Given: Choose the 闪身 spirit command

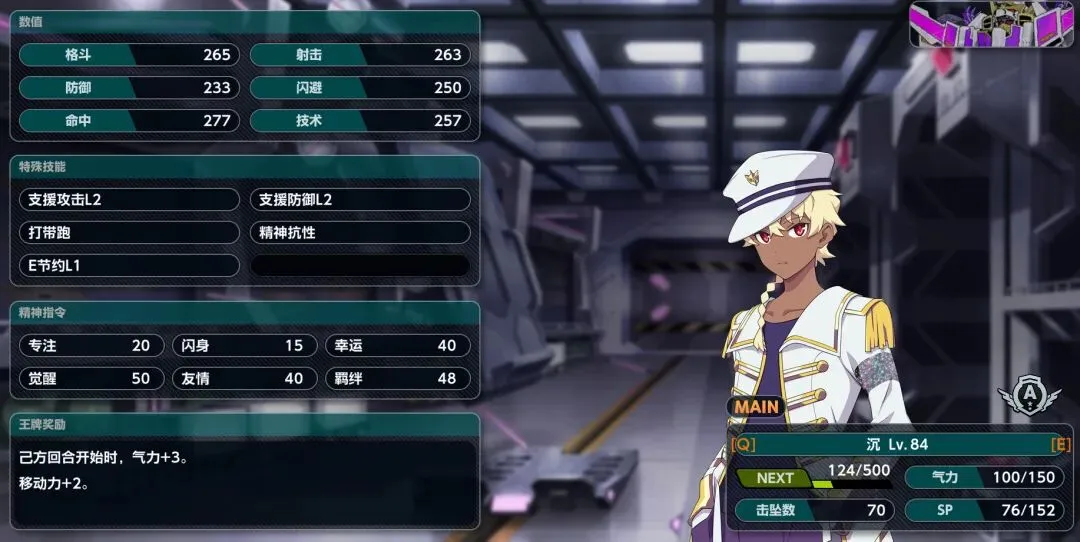Looking at the screenshot, I should pyautogui.click(x=243, y=346).
